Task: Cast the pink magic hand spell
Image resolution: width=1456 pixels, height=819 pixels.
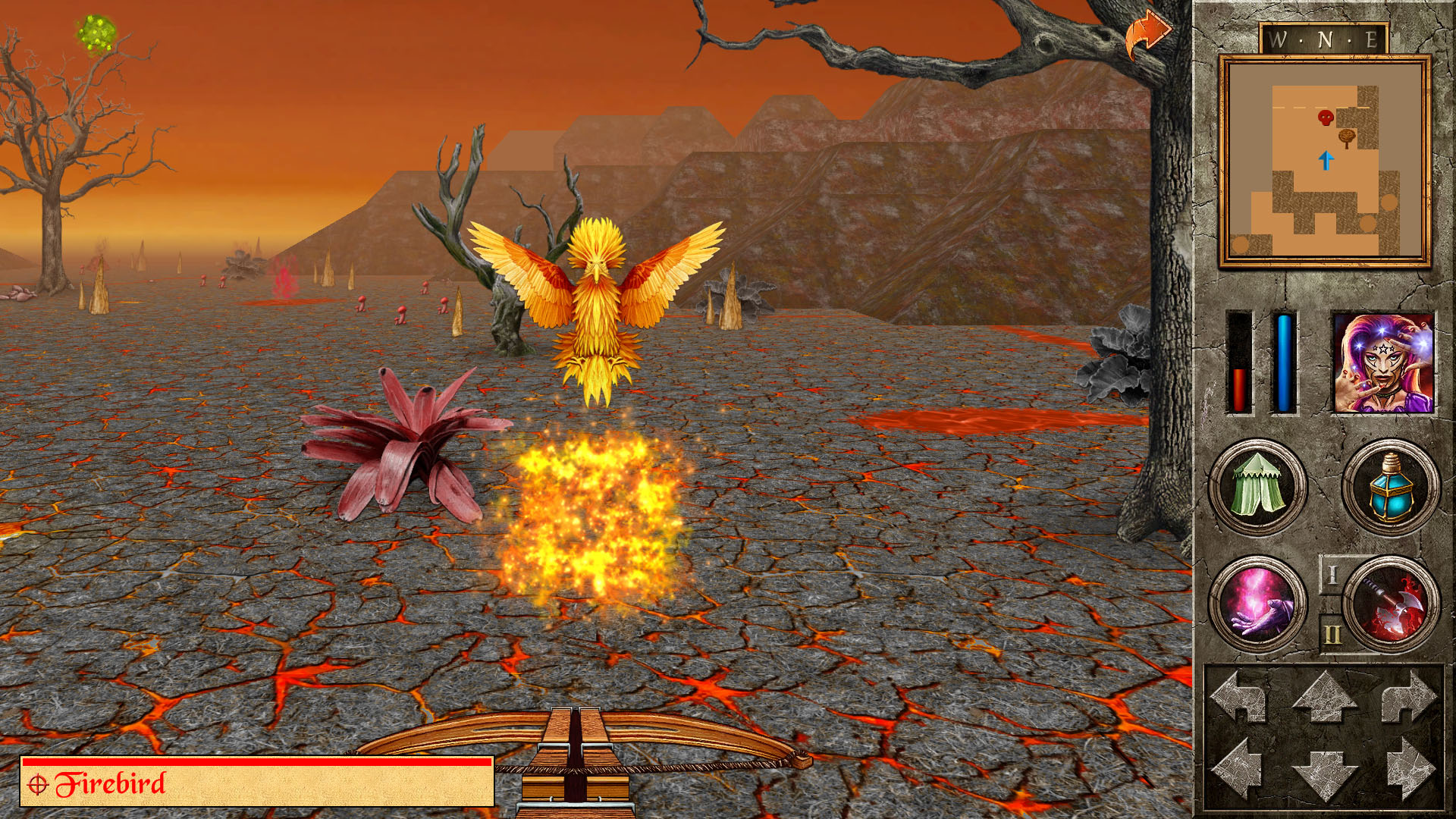Action: pyautogui.click(x=1257, y=604)
